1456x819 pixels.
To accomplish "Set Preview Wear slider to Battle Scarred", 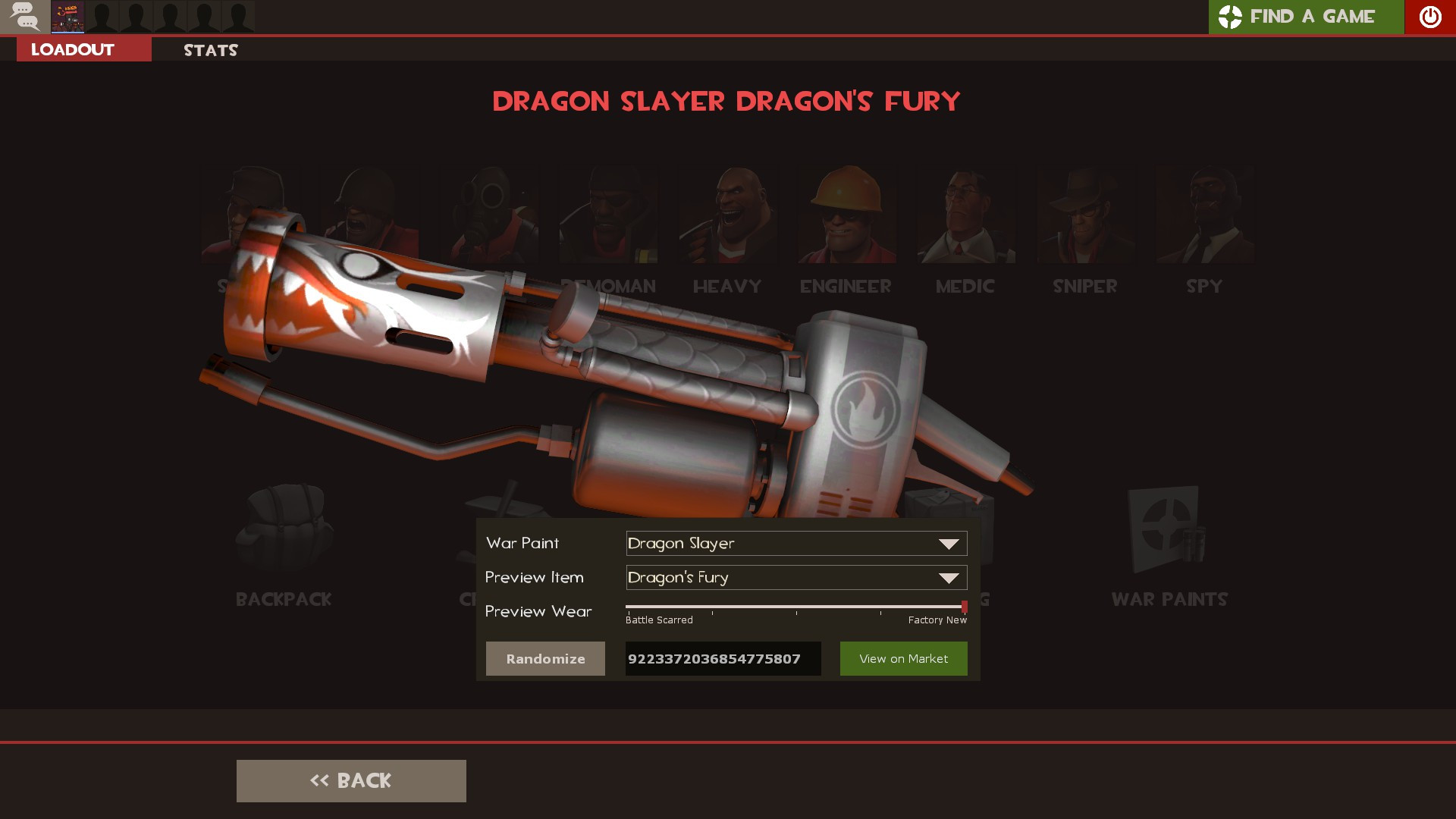I will tap(628, 606).
